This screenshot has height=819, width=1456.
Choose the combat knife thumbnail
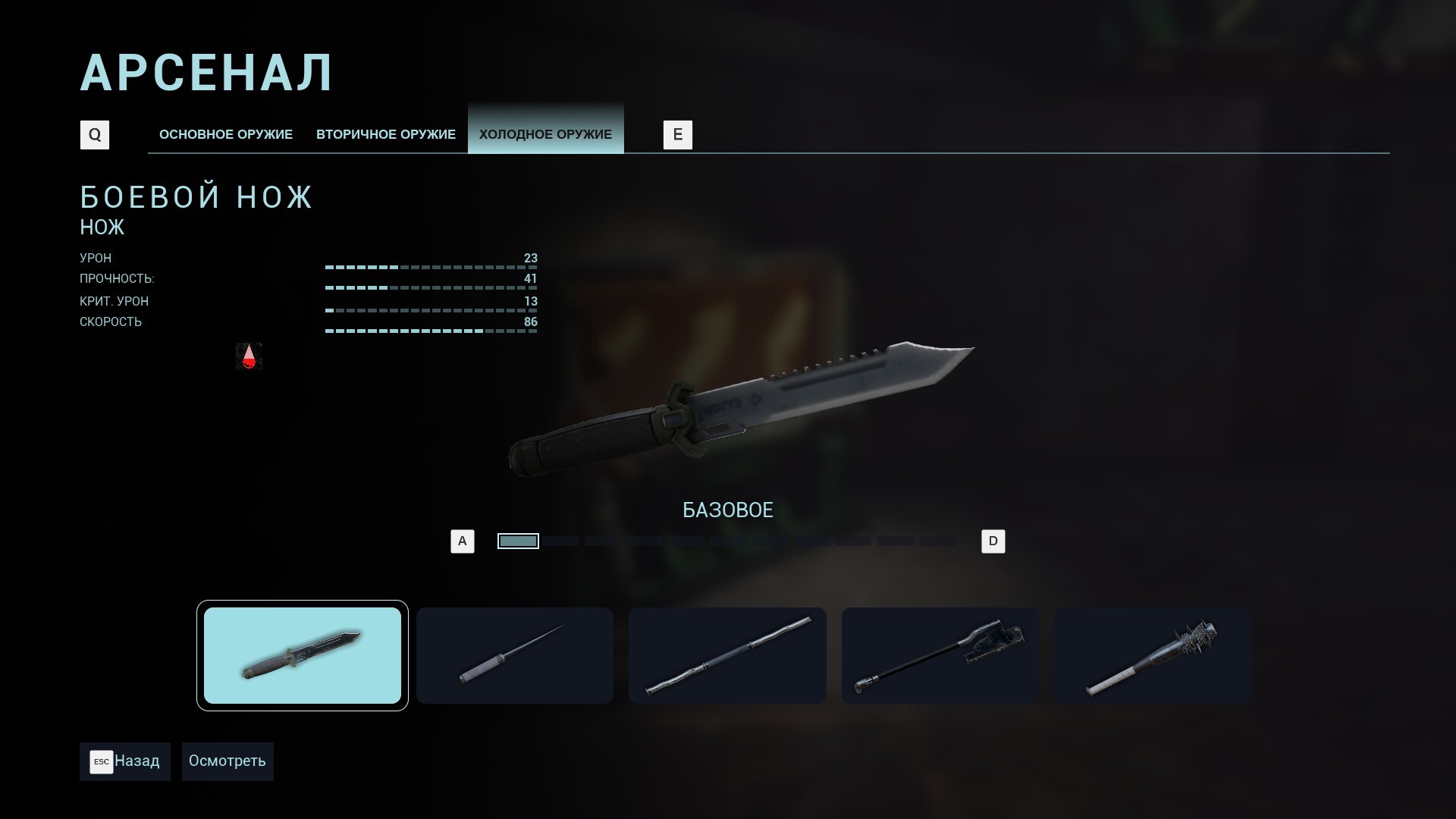(302, 655)
